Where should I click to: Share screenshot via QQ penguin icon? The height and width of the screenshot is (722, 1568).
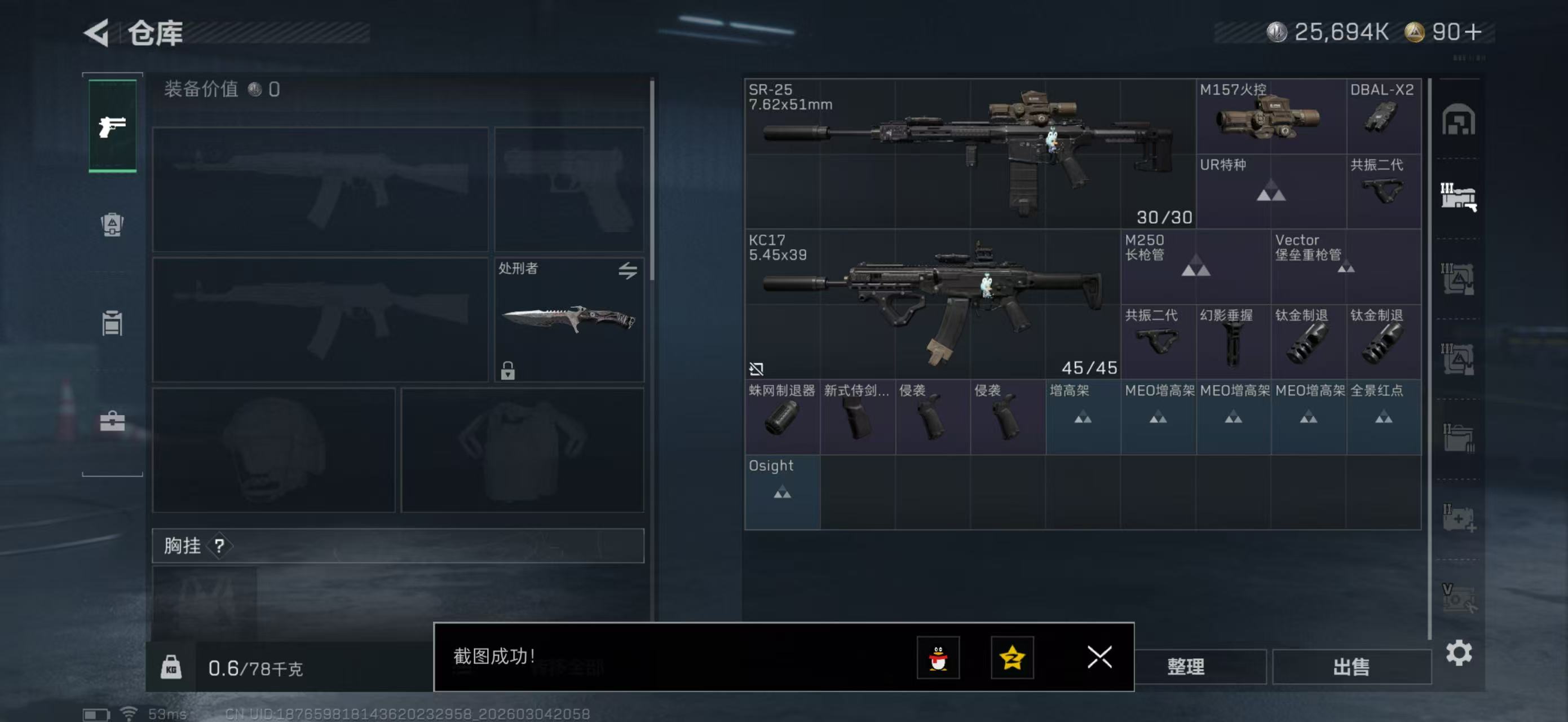938,658
